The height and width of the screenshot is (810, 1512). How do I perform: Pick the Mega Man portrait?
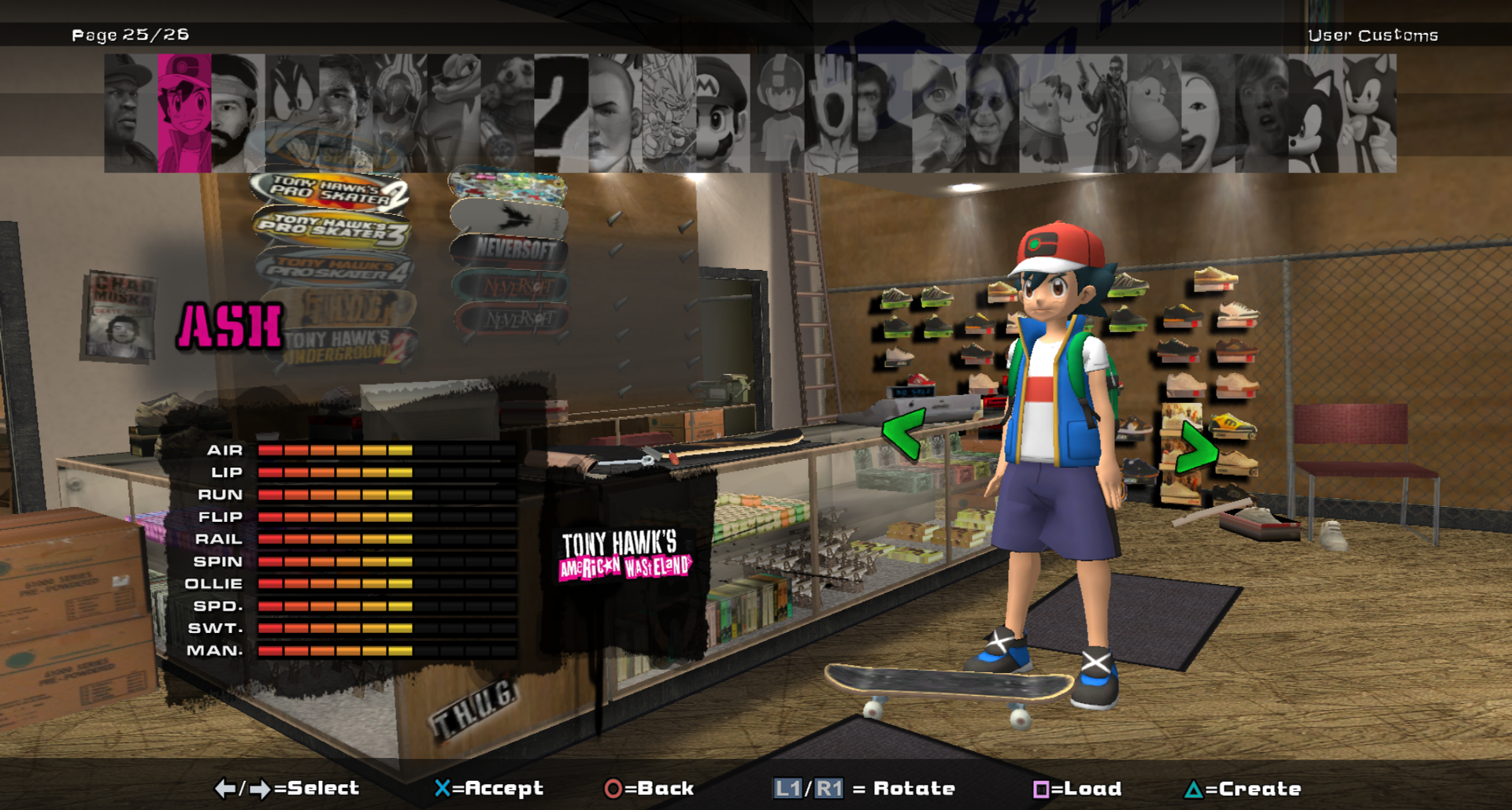click(x=776, y=113)
